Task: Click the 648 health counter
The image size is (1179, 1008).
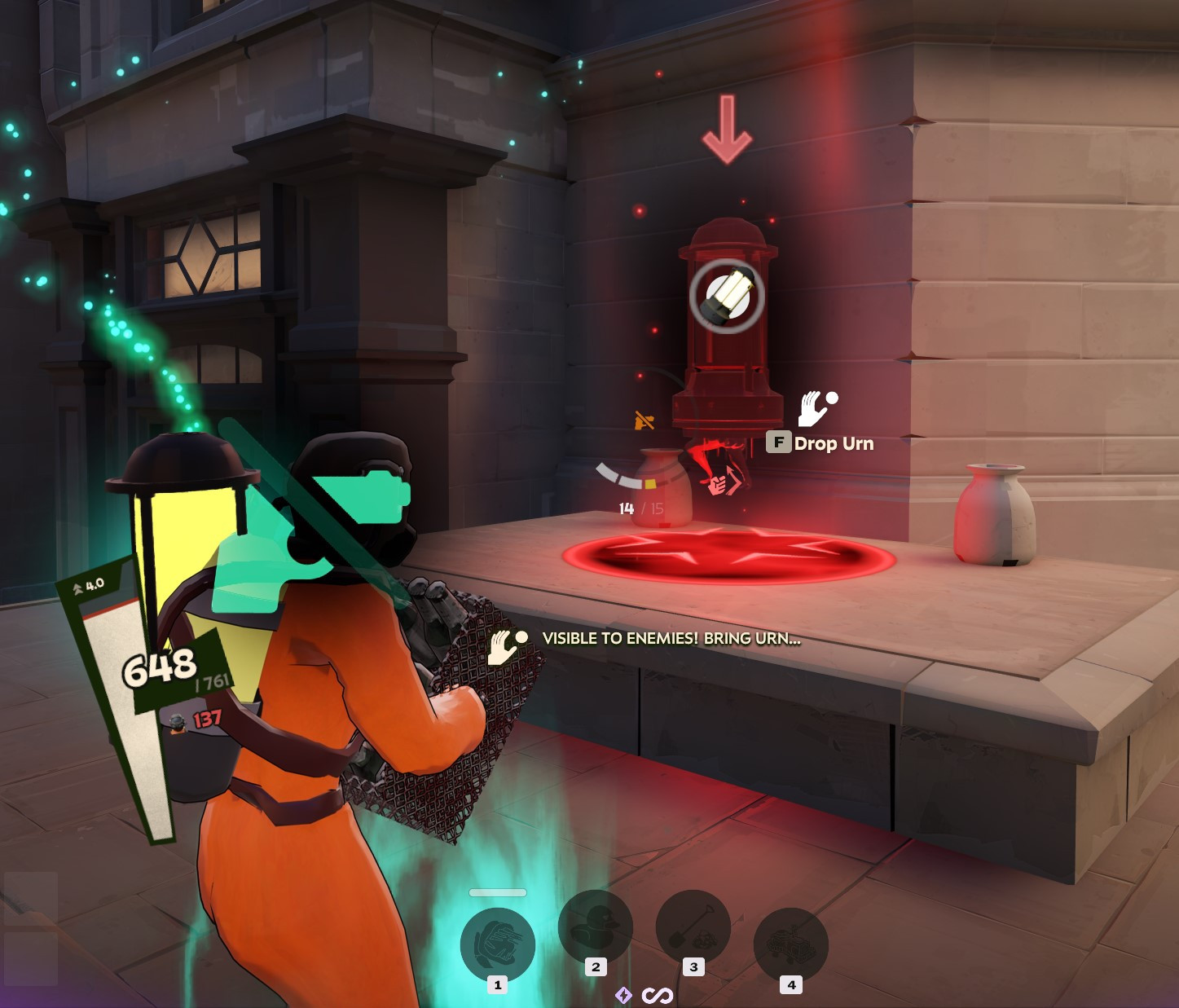Action: tap(161, 667)
